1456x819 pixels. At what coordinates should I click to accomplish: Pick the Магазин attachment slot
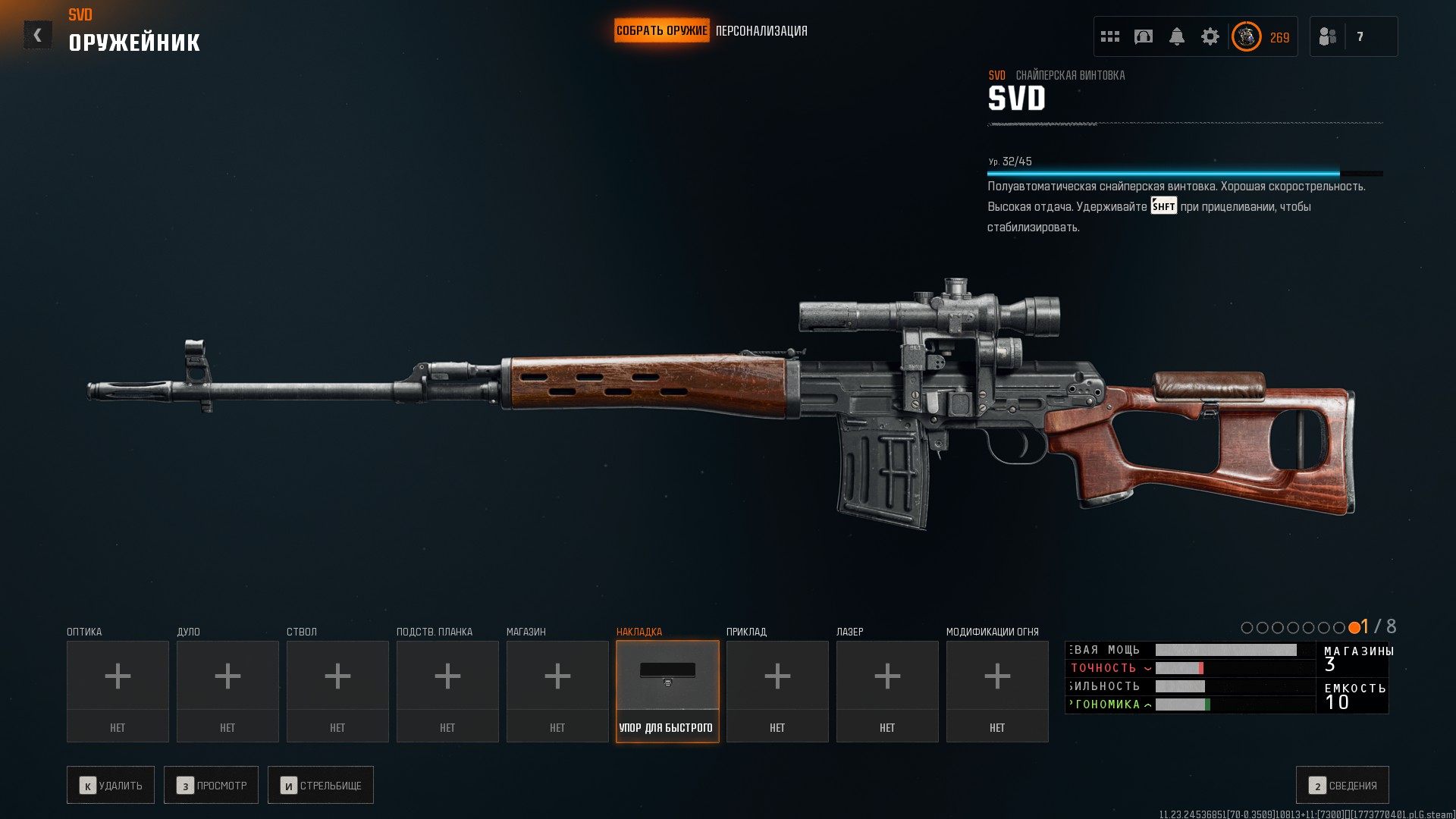[x=557, y=690]
